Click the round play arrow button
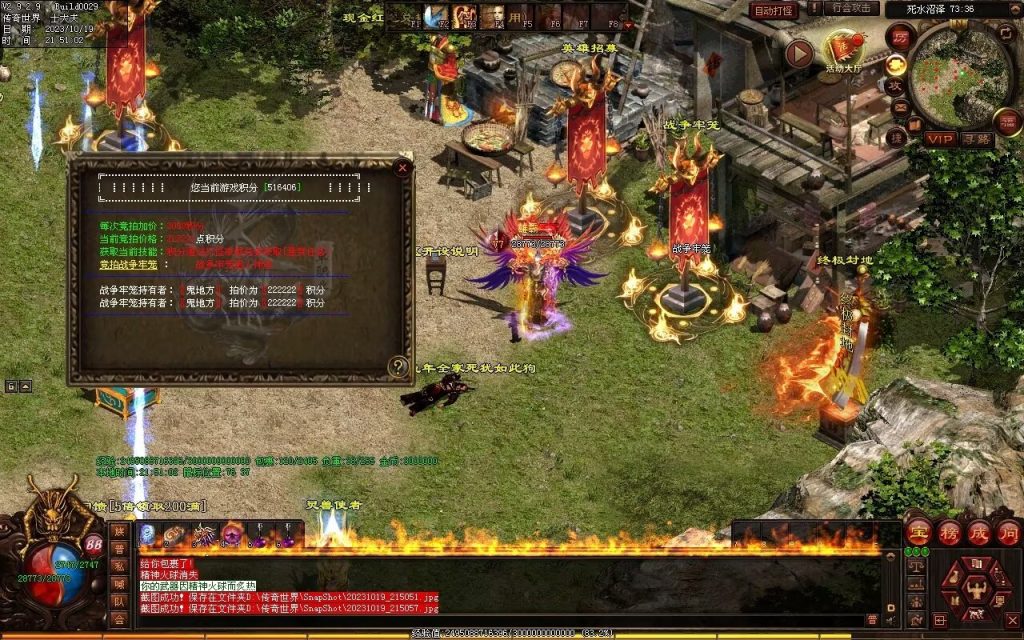This screenshot has width=1024, height=640. tap(799, 53)
